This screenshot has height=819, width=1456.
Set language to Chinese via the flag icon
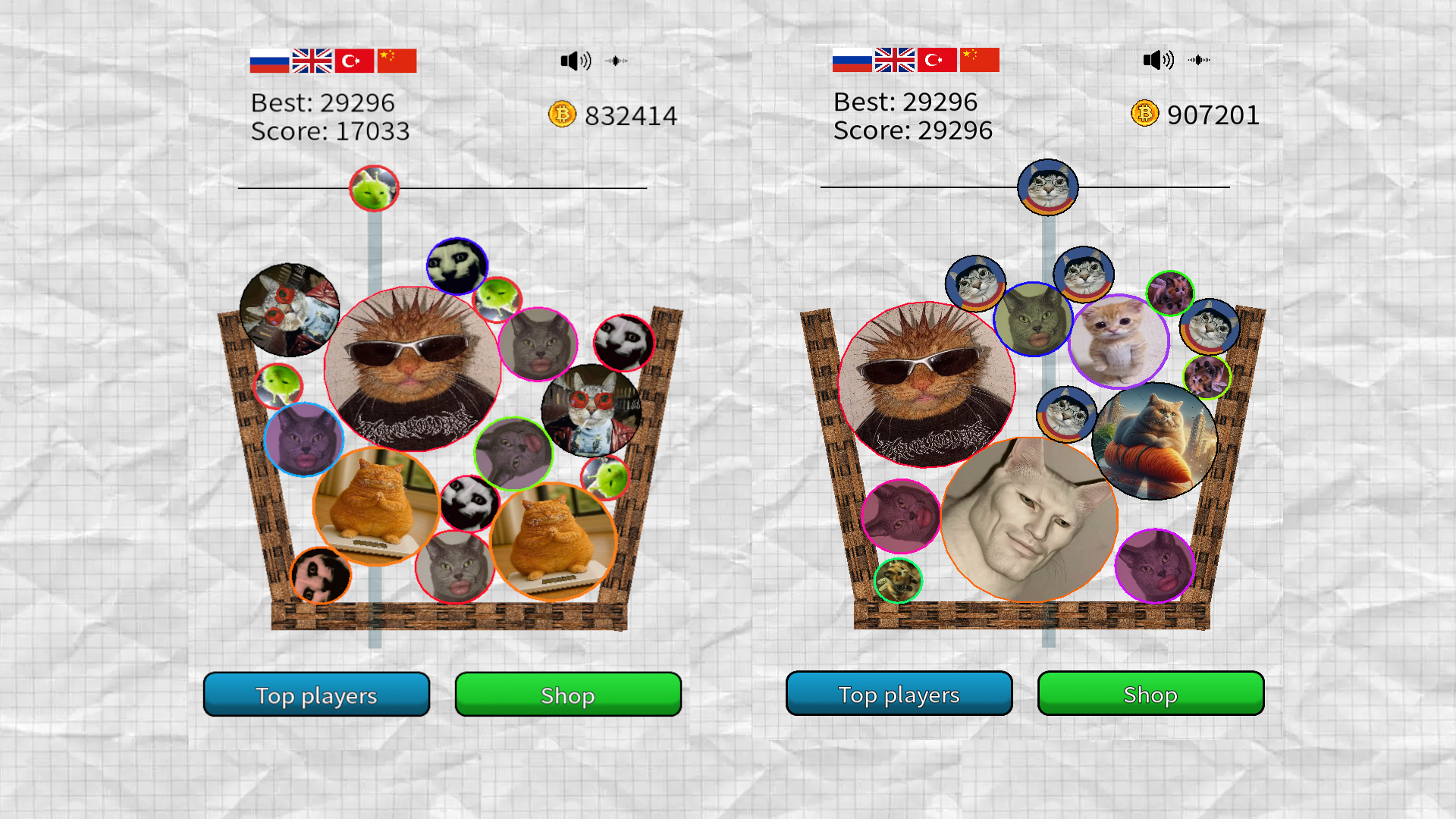[397, 60]
